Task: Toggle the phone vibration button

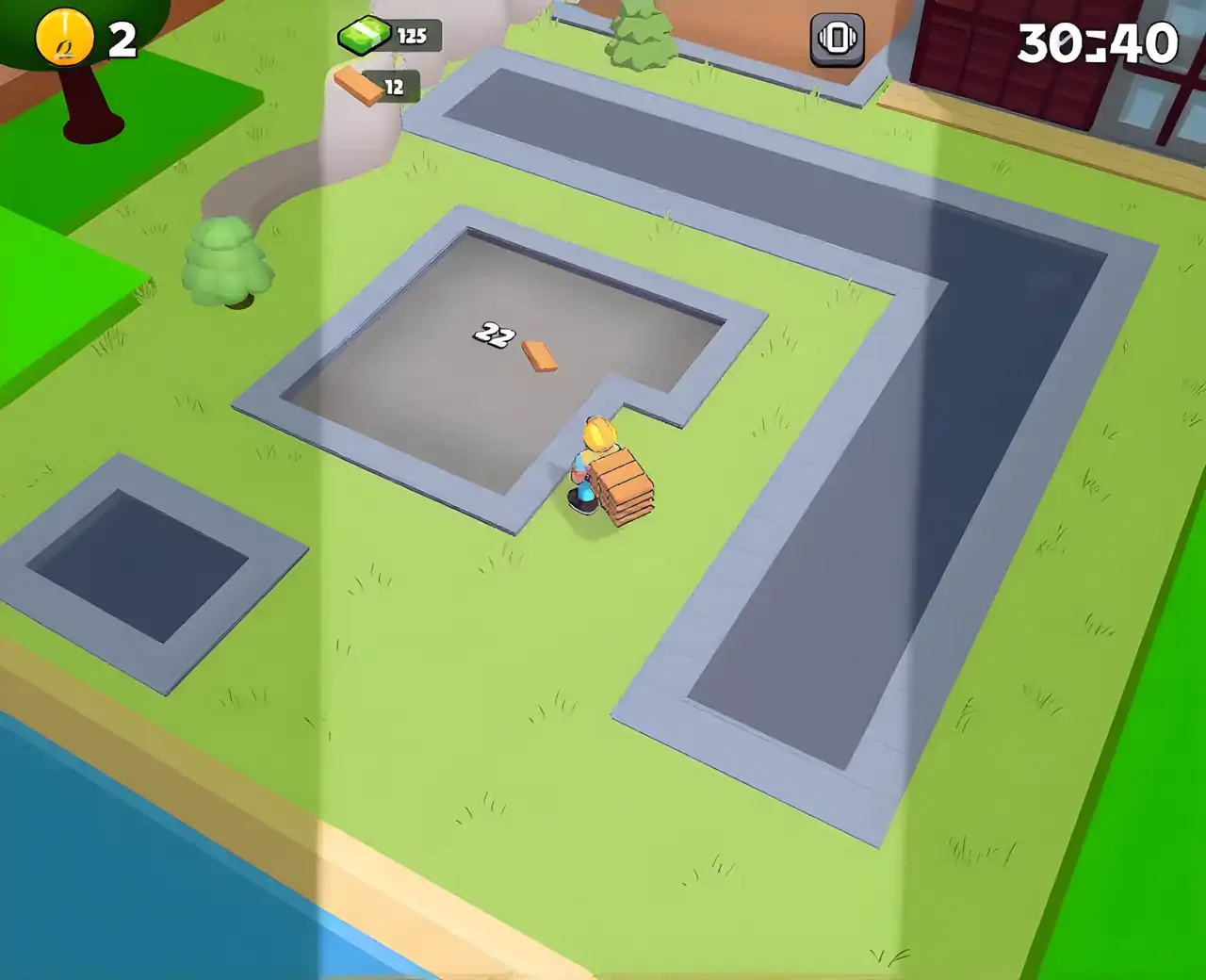Action: [x=837, y=40]
